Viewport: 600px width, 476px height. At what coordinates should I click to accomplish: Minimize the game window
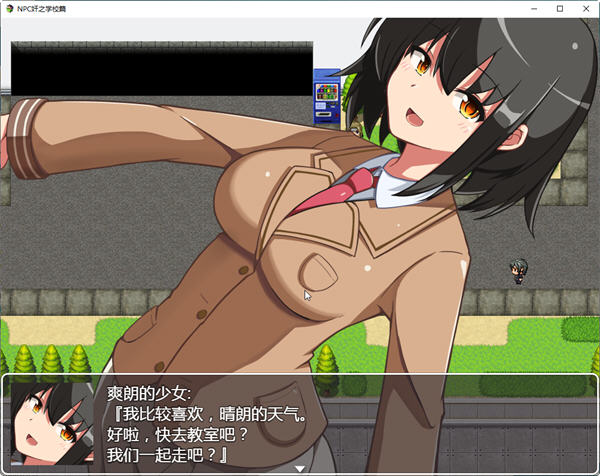[x=531, y=8]
